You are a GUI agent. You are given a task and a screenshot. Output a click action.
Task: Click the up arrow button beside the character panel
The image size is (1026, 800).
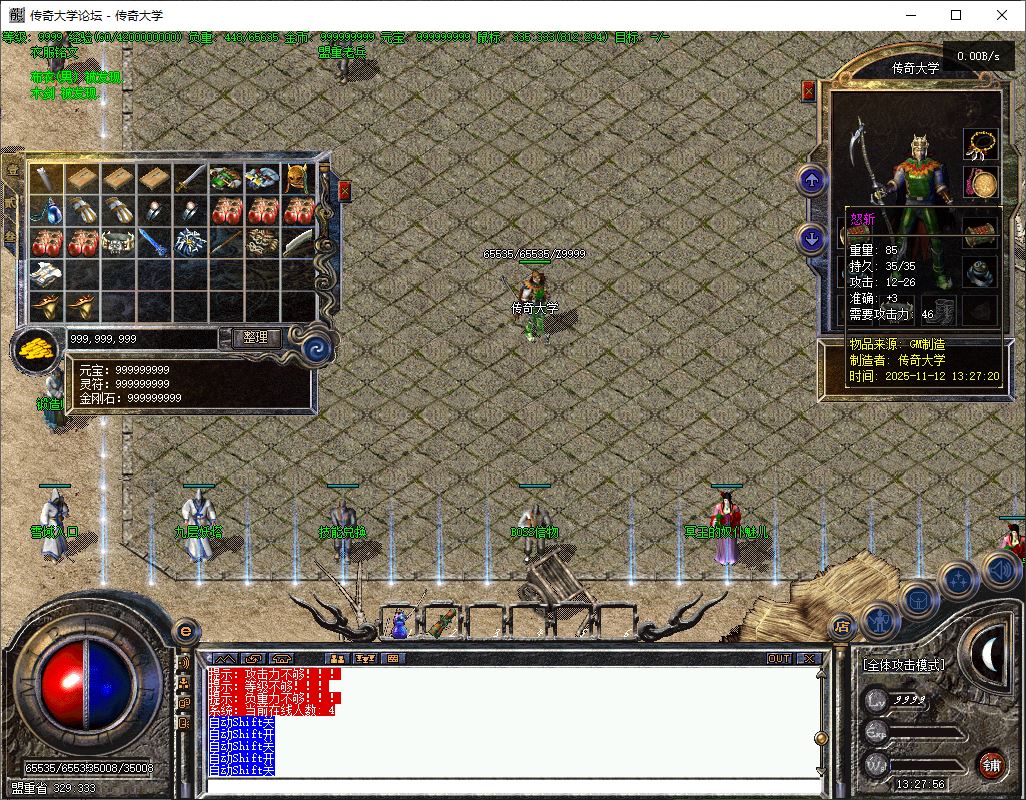(811, 181)
